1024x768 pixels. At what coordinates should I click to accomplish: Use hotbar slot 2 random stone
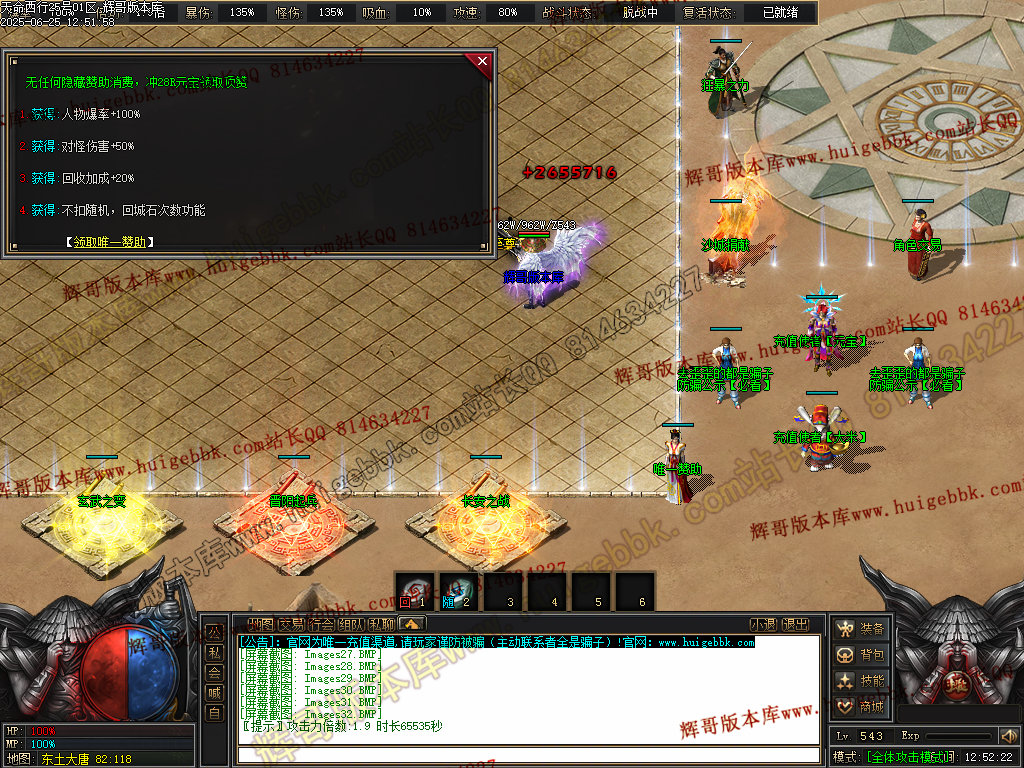click(x=458, y=591)
